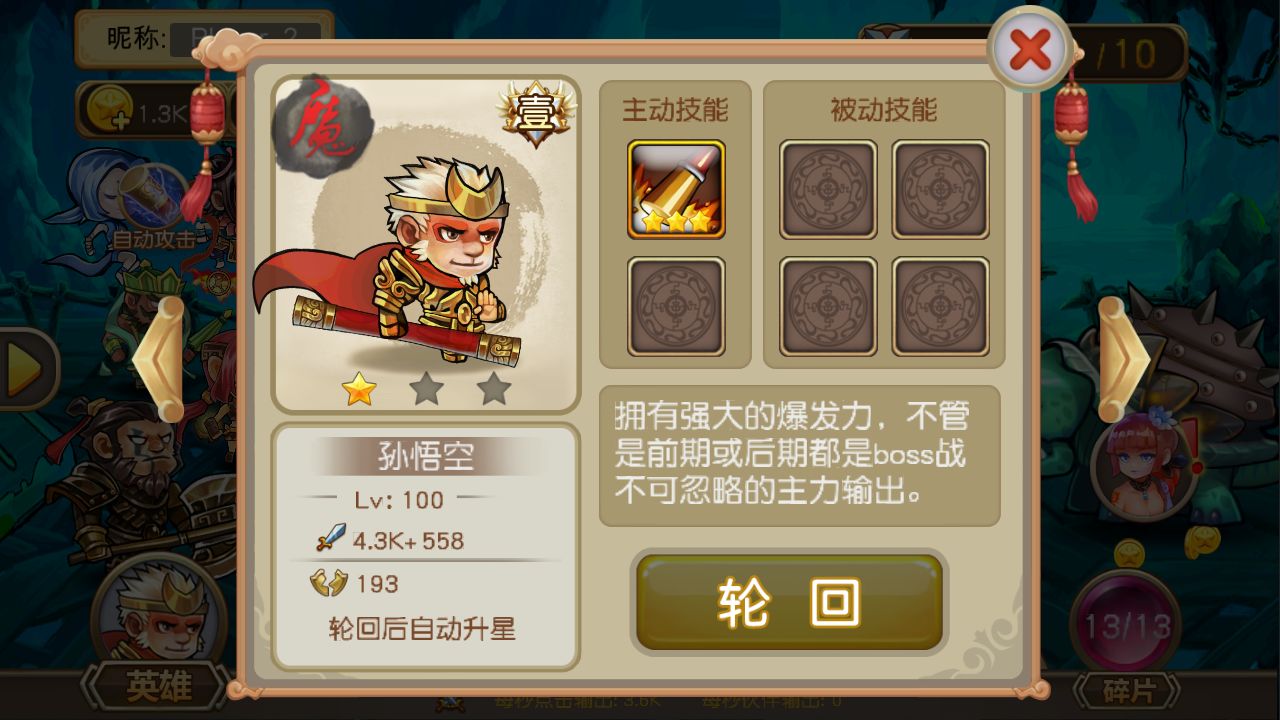Open the top-right passive skill slot
The width and height of the screenshot is (1280, 720).
click(940, 190)
